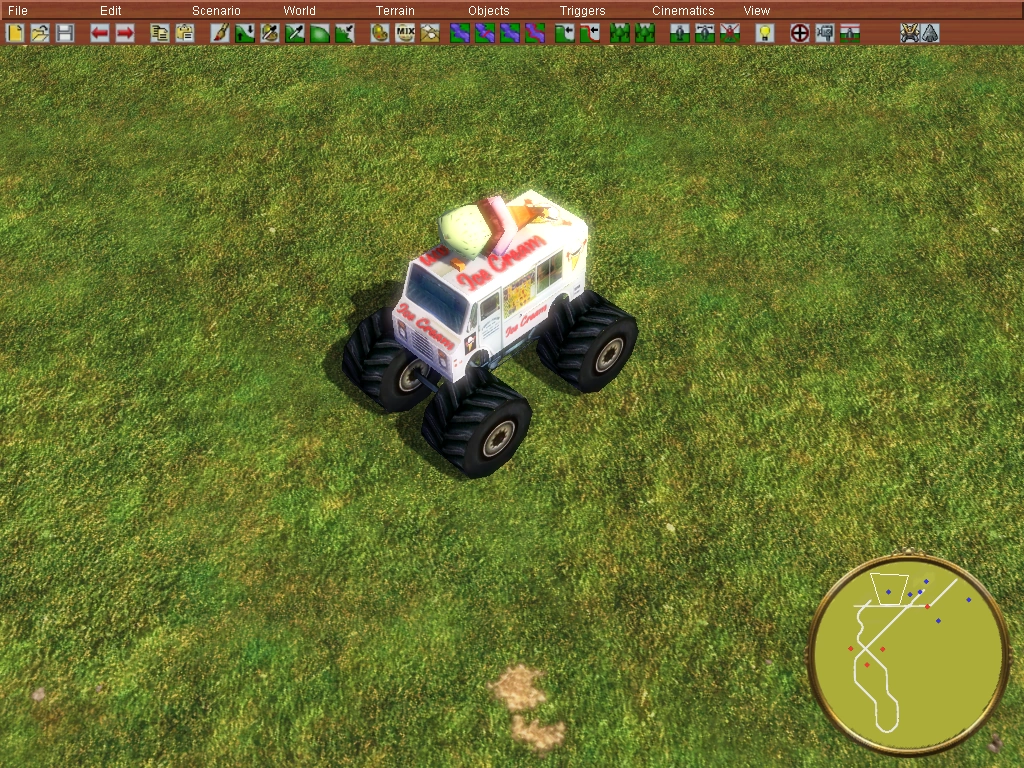Viewport: 1024px width, 768px height.
Task: Open the Objects menu
Action: 488,11
